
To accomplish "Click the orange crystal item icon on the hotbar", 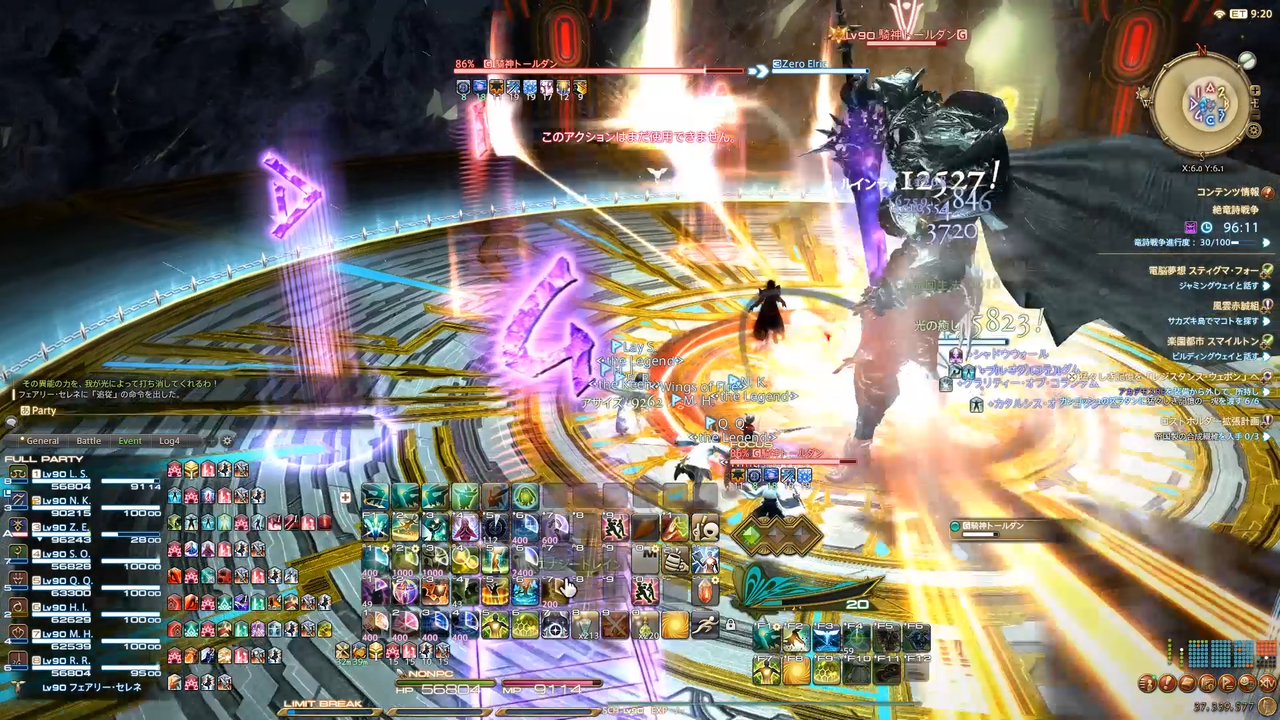I will pyautogui.click(x=703, y=590).
